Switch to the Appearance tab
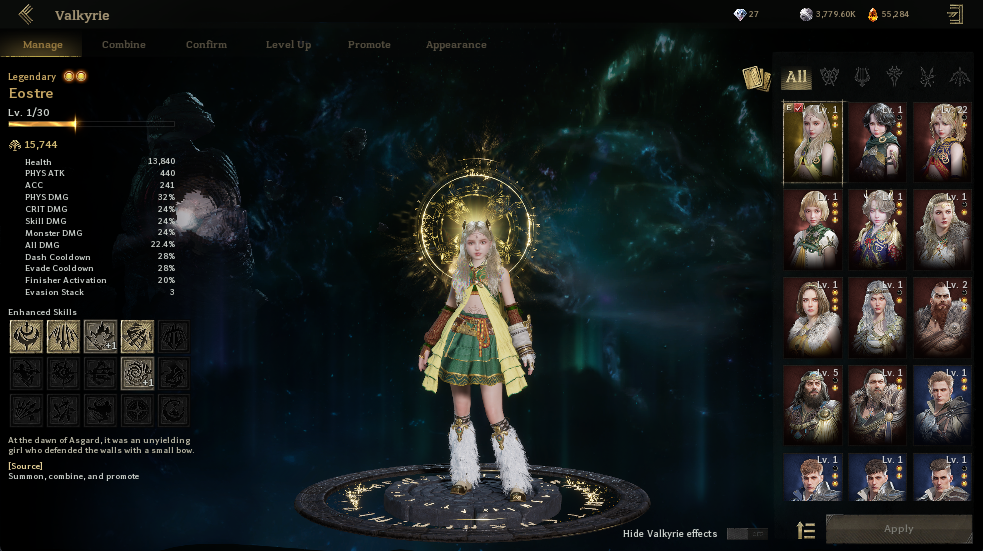983x551 pixels. pos(456,45)
